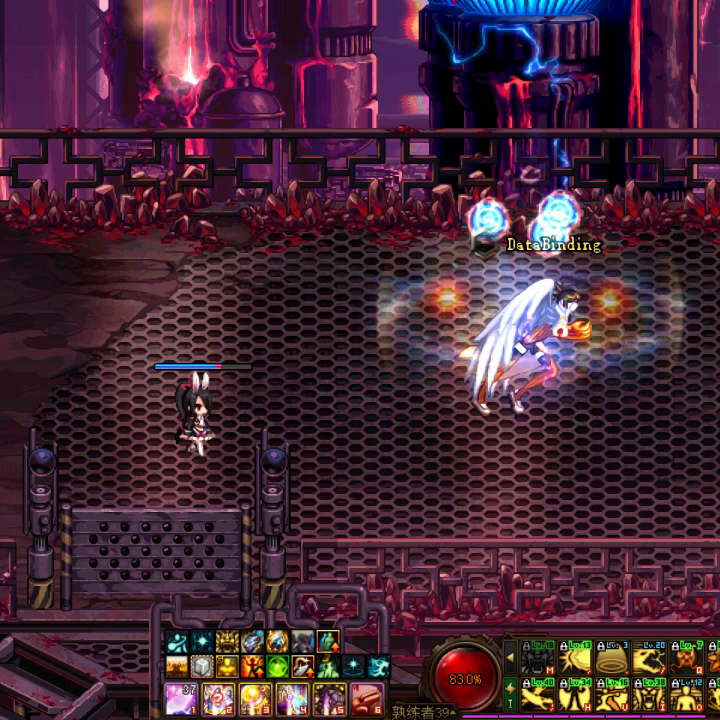720x720 pixels.
Task: Activate the Lv.12 figure skill
Action: tap(688, 694)
